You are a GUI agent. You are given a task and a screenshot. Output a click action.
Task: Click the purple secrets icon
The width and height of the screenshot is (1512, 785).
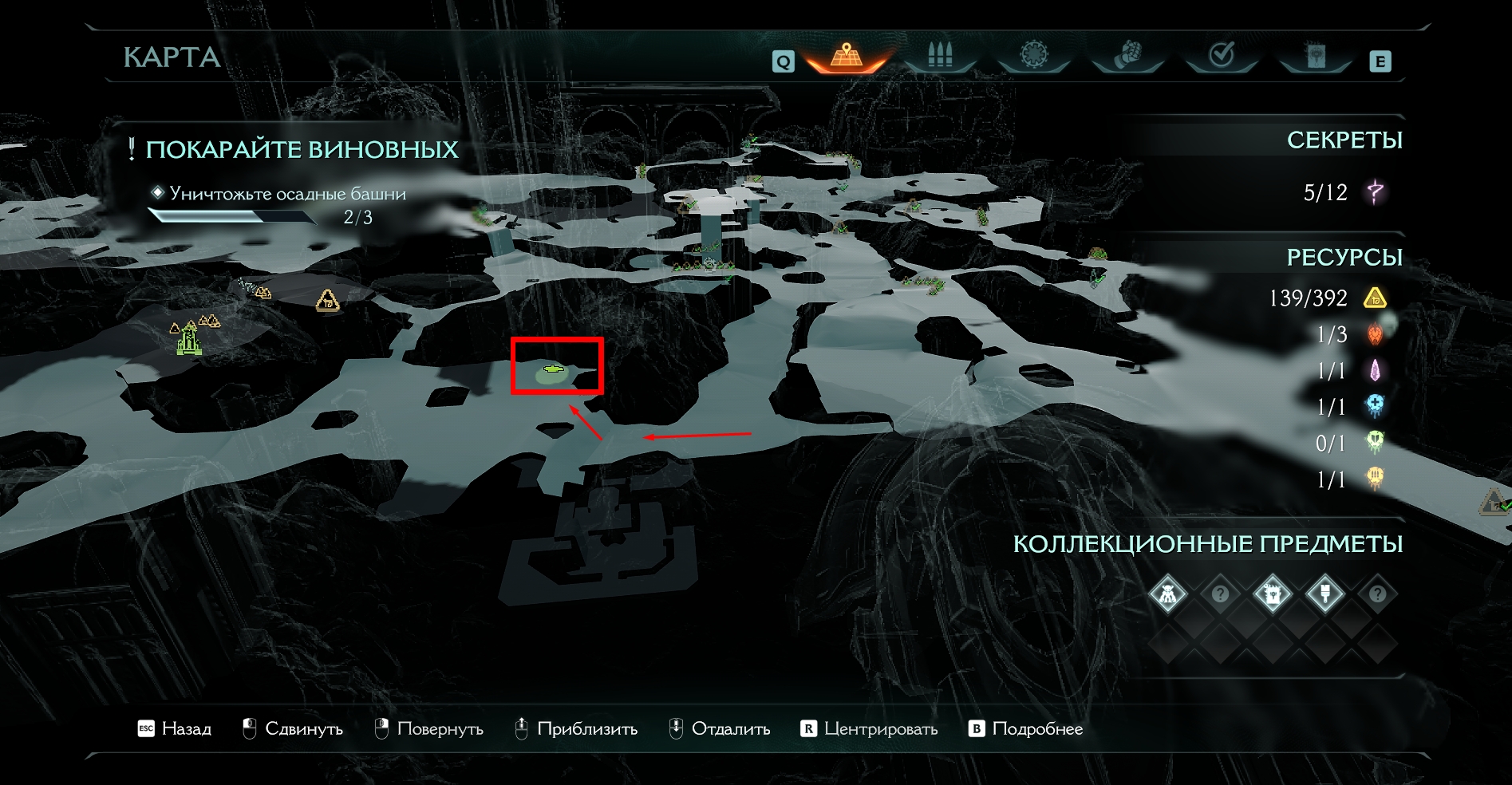(1375, 192)
